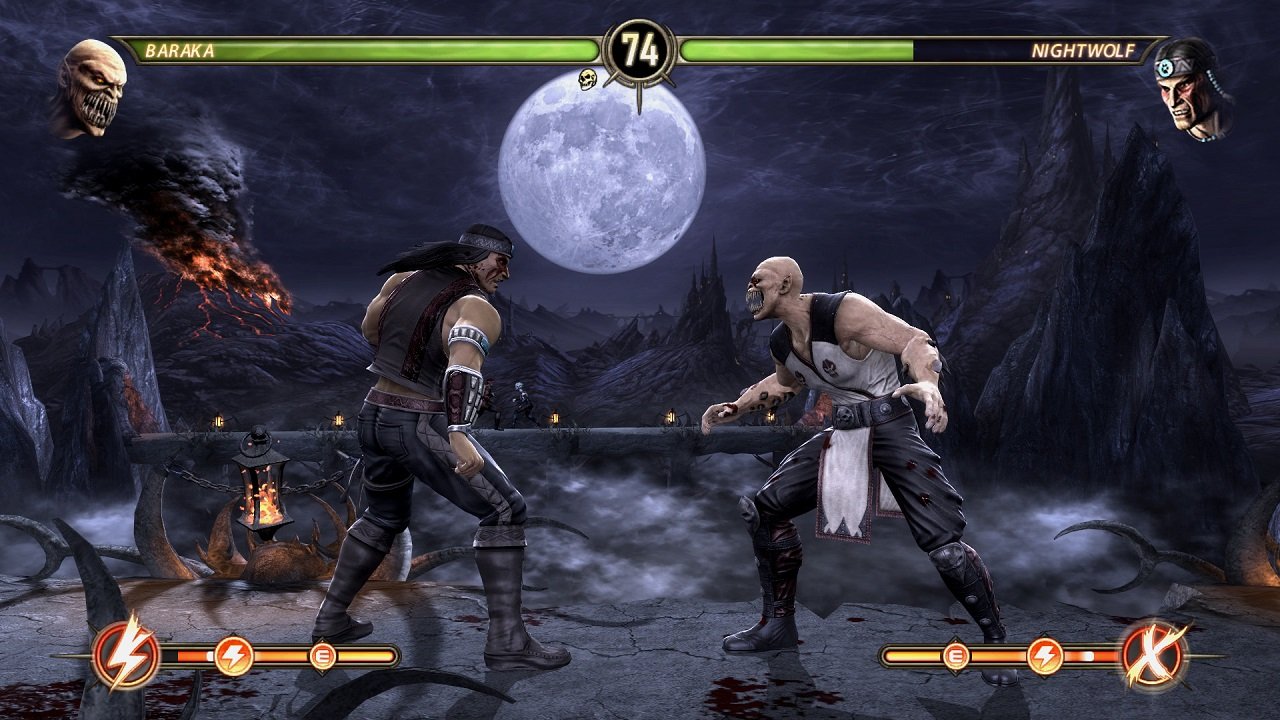This screenshot has height=720, width=1280.
Task: Click the small lightning icon on Baraka's meter
Action: [233, 656]
